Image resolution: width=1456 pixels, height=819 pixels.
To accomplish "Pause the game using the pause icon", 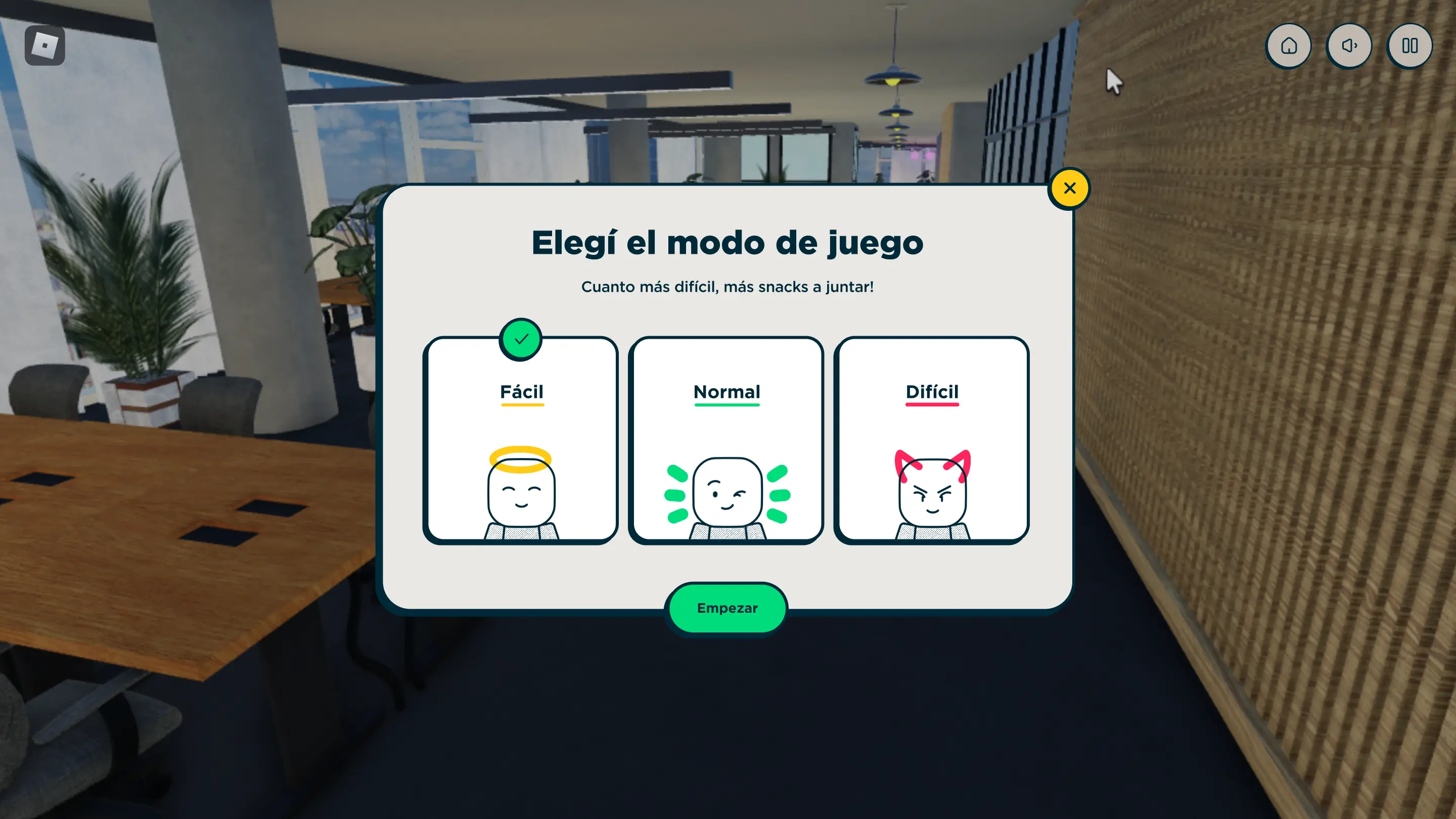I will [1409, 46].
